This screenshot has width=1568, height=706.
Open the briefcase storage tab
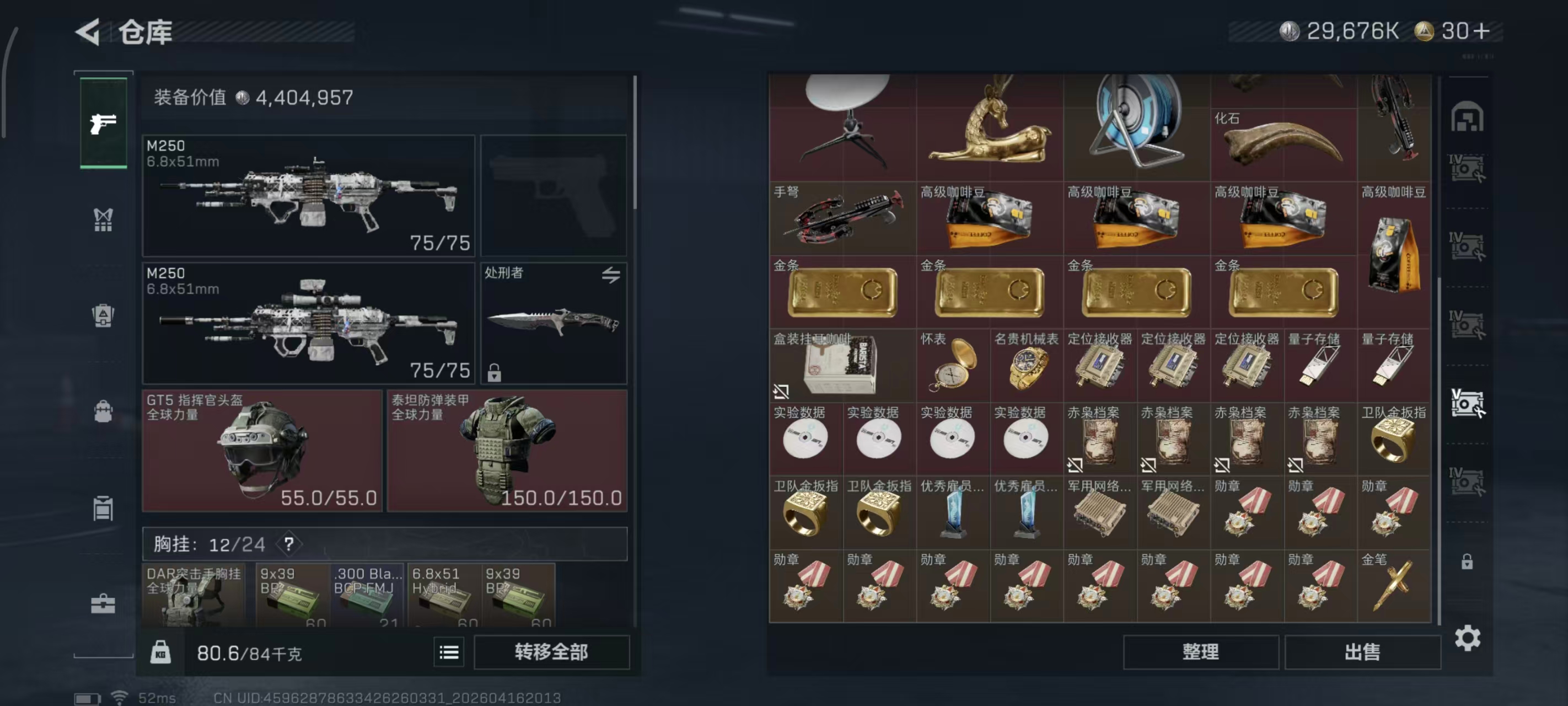[104, 603]
